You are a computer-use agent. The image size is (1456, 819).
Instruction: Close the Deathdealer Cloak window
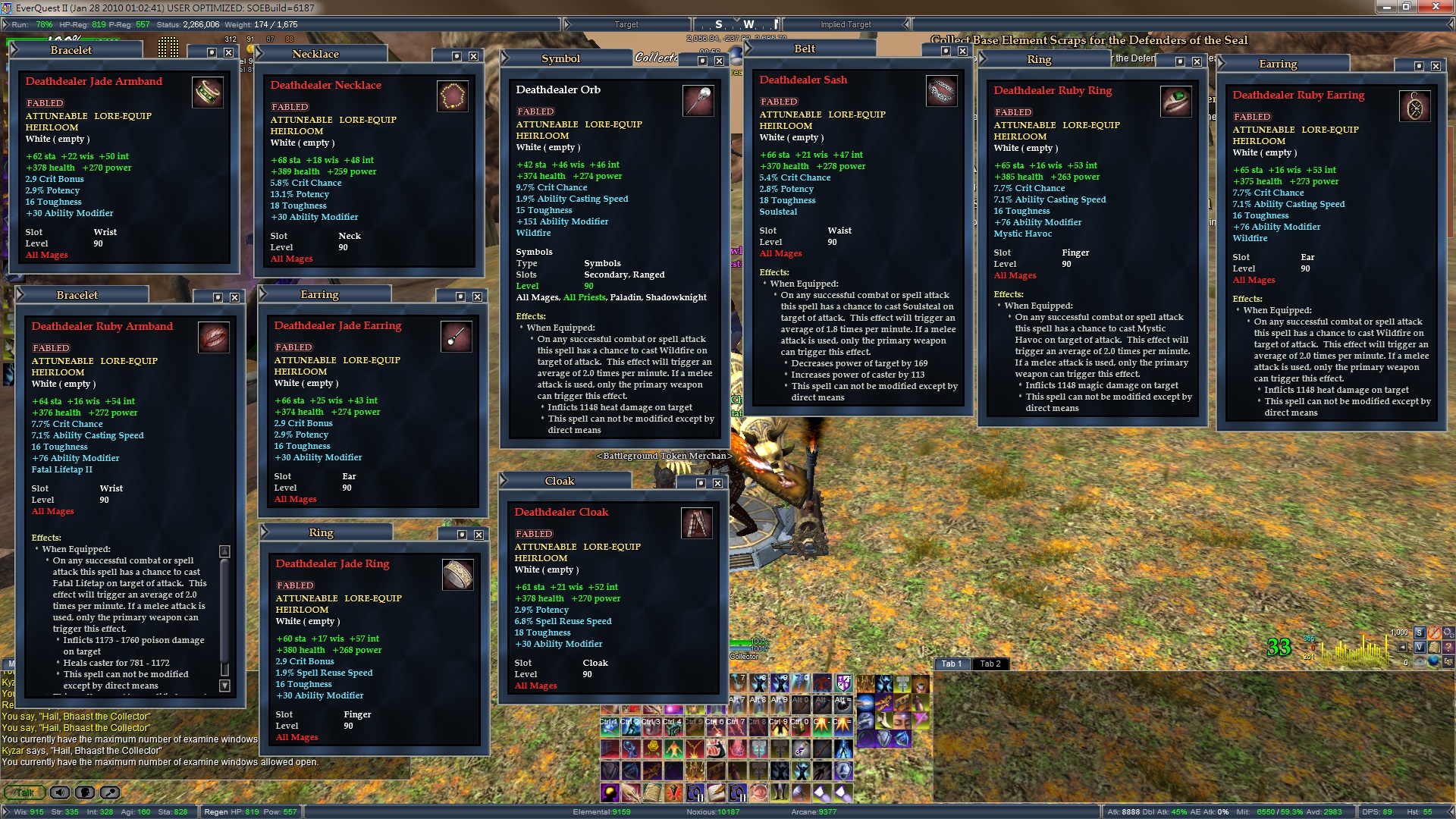(x=717, y=483)
